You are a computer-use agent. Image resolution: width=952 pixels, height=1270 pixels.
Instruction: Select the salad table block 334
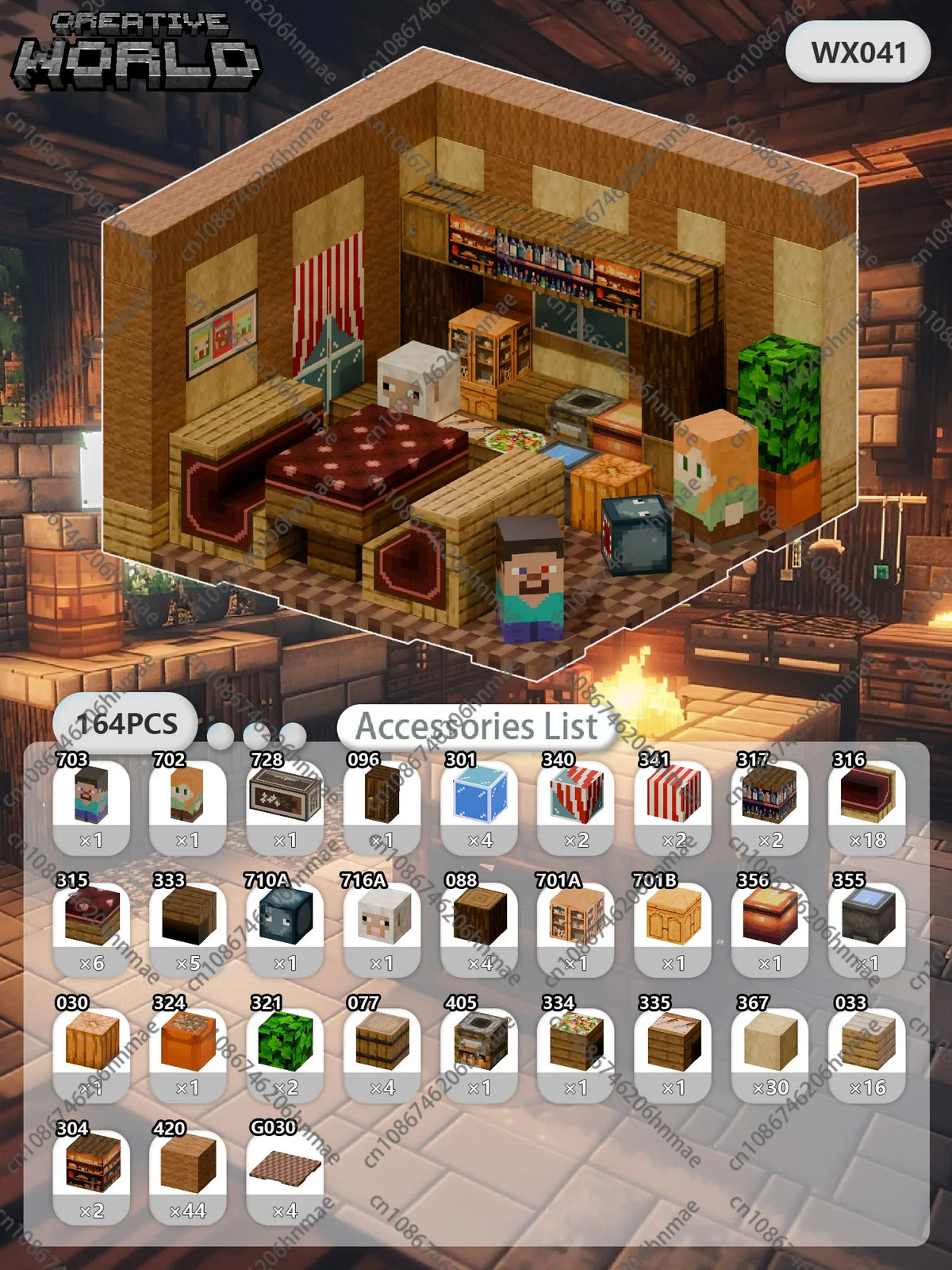pos(577,1041)
